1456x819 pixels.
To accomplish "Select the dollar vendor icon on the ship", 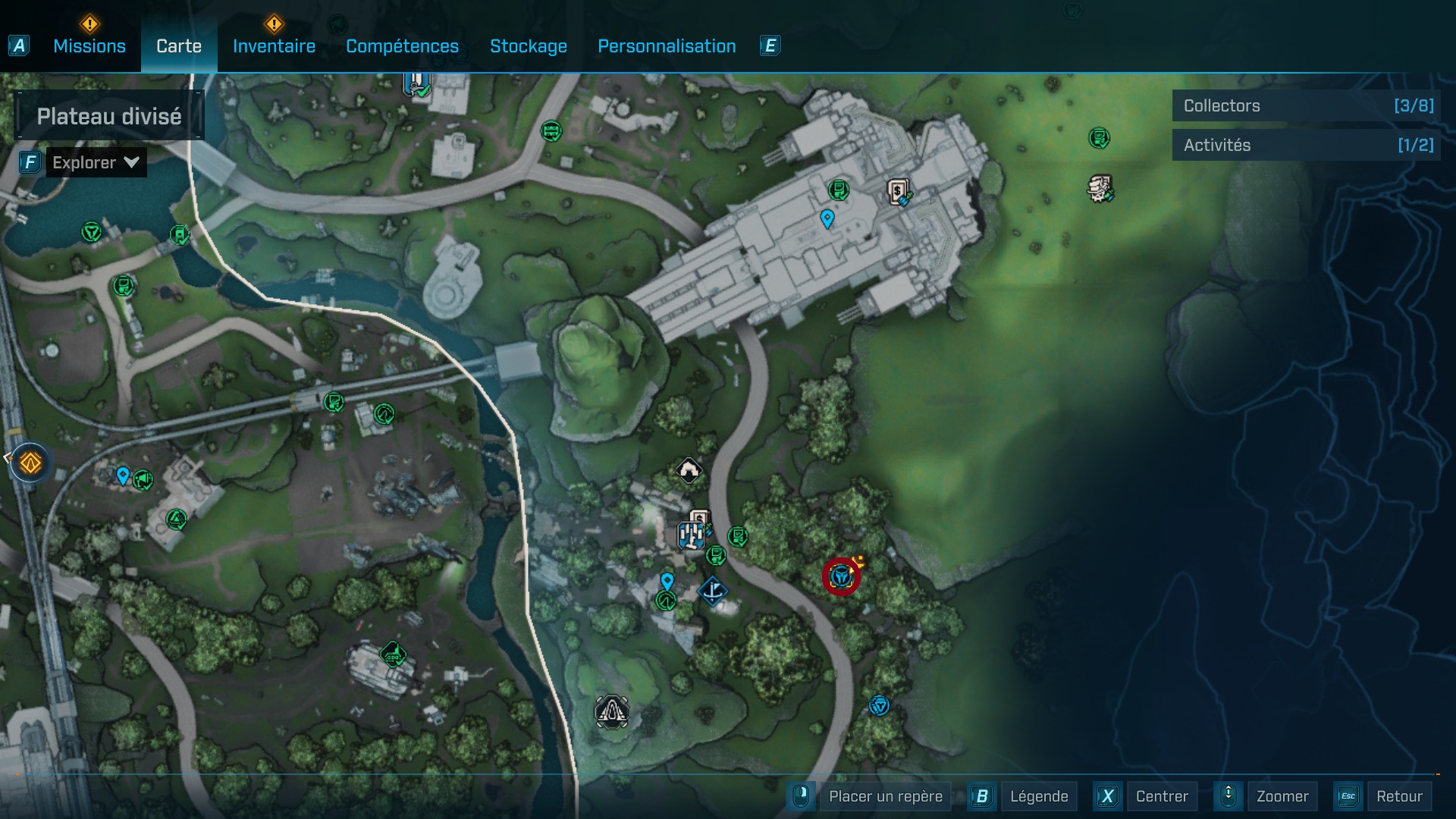I will click(x=899, y=191).
